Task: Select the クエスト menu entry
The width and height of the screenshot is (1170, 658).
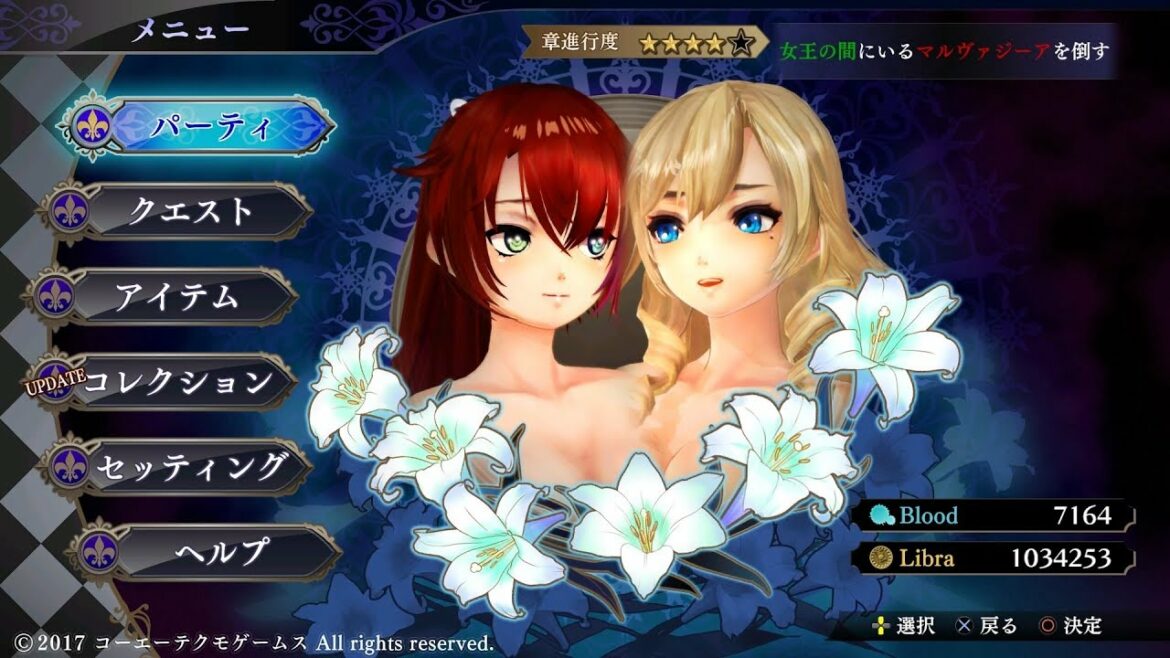Action: point(190,211)
